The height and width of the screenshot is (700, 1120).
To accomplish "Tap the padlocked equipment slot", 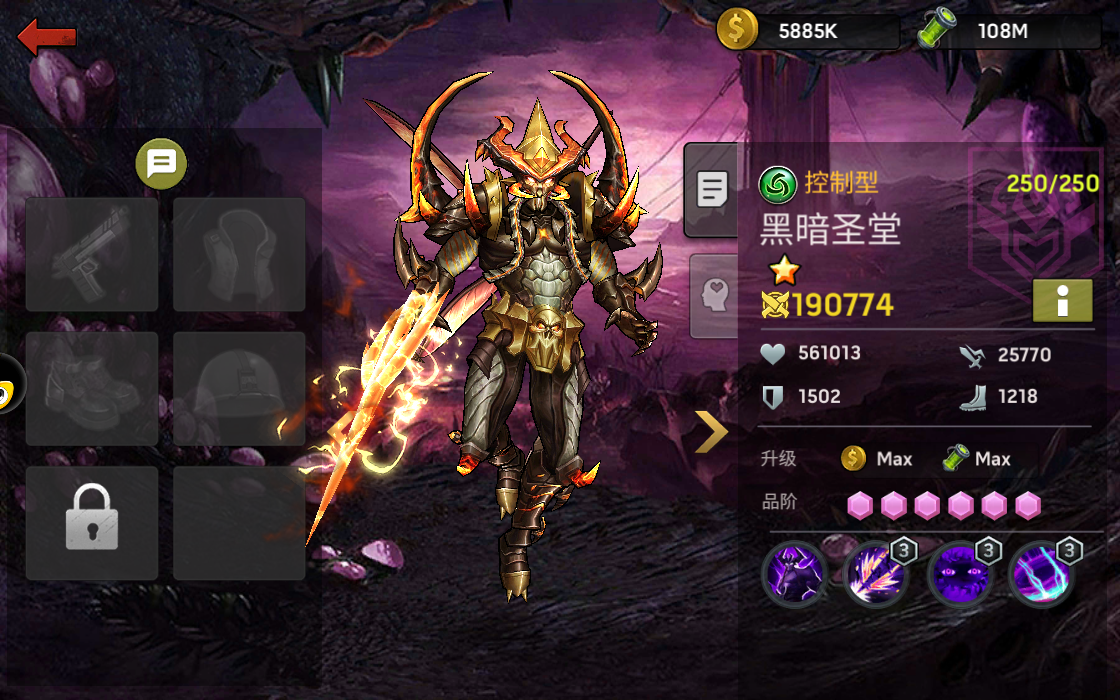I will coord(92,522).
